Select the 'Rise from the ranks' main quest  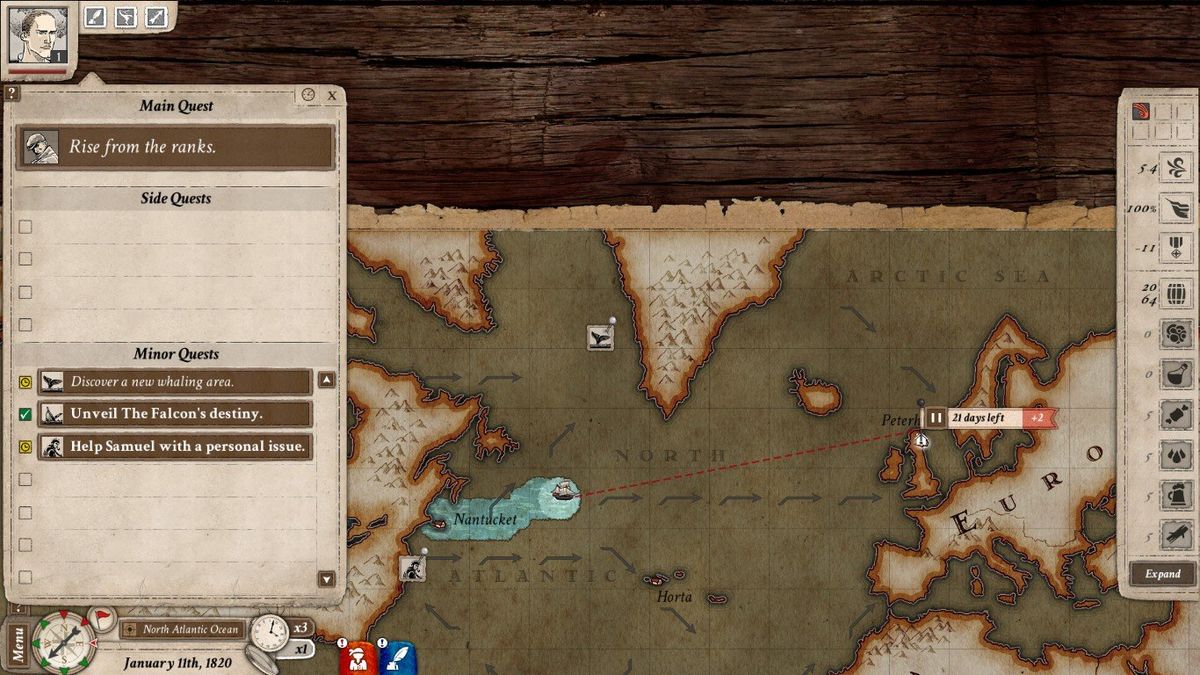pos(176,147)
